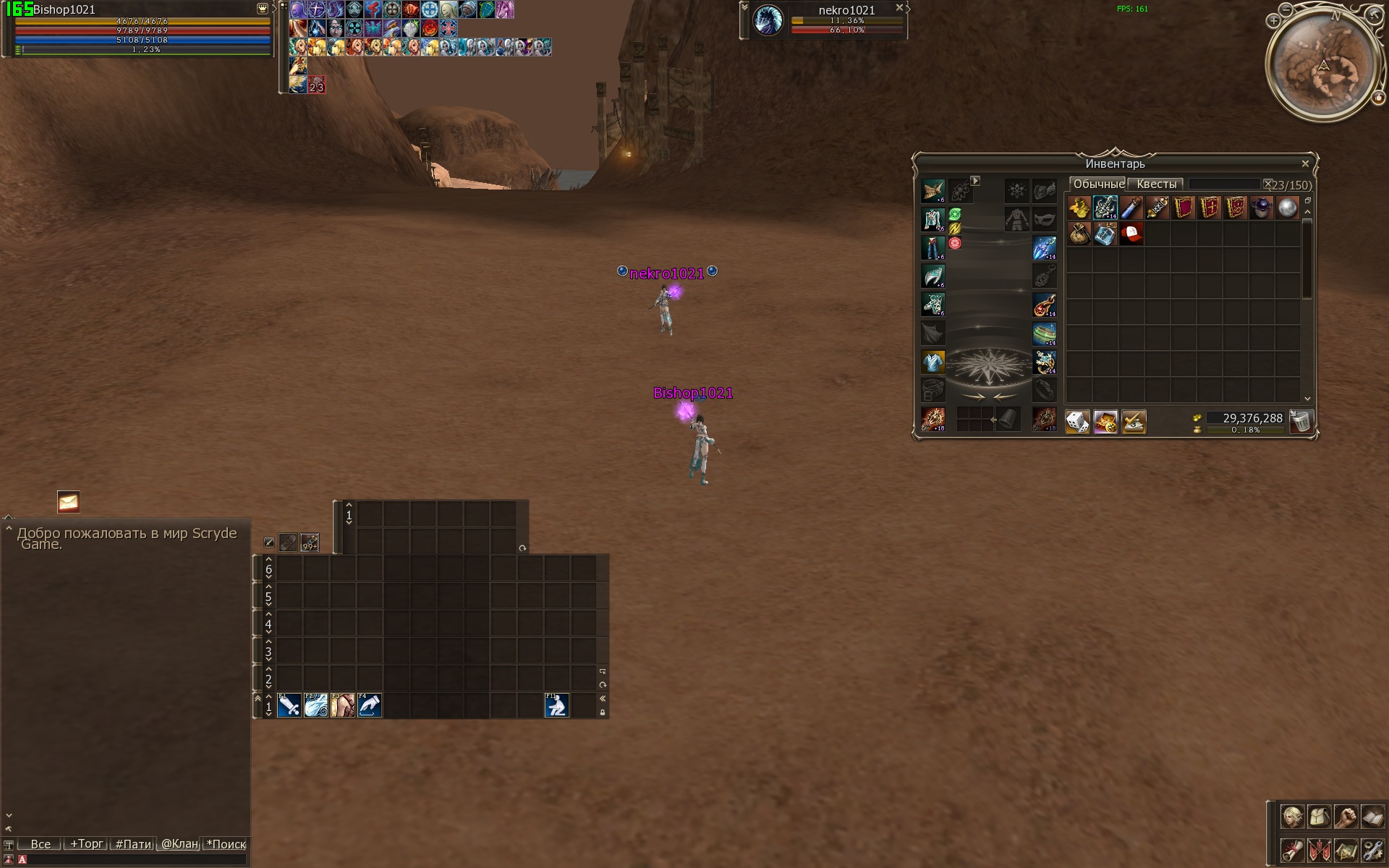Close the inventory window
This screenshot has height=868, width=1389.
coord(1305,164)
